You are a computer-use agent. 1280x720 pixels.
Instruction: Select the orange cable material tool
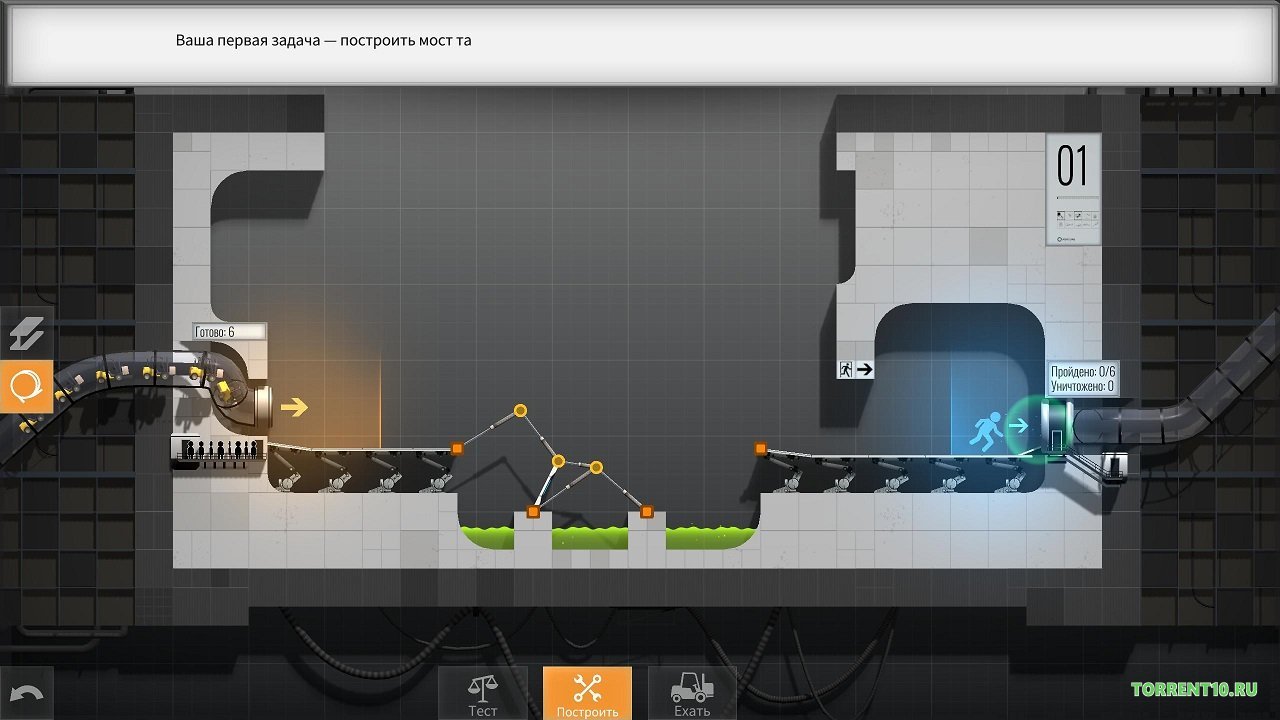(x=27, y=386)
